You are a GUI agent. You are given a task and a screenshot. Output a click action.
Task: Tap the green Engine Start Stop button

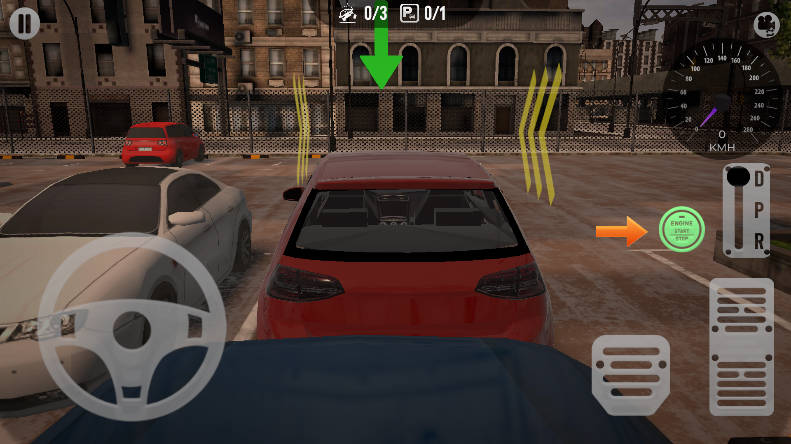pyautogui.click(x=681, y=230)
